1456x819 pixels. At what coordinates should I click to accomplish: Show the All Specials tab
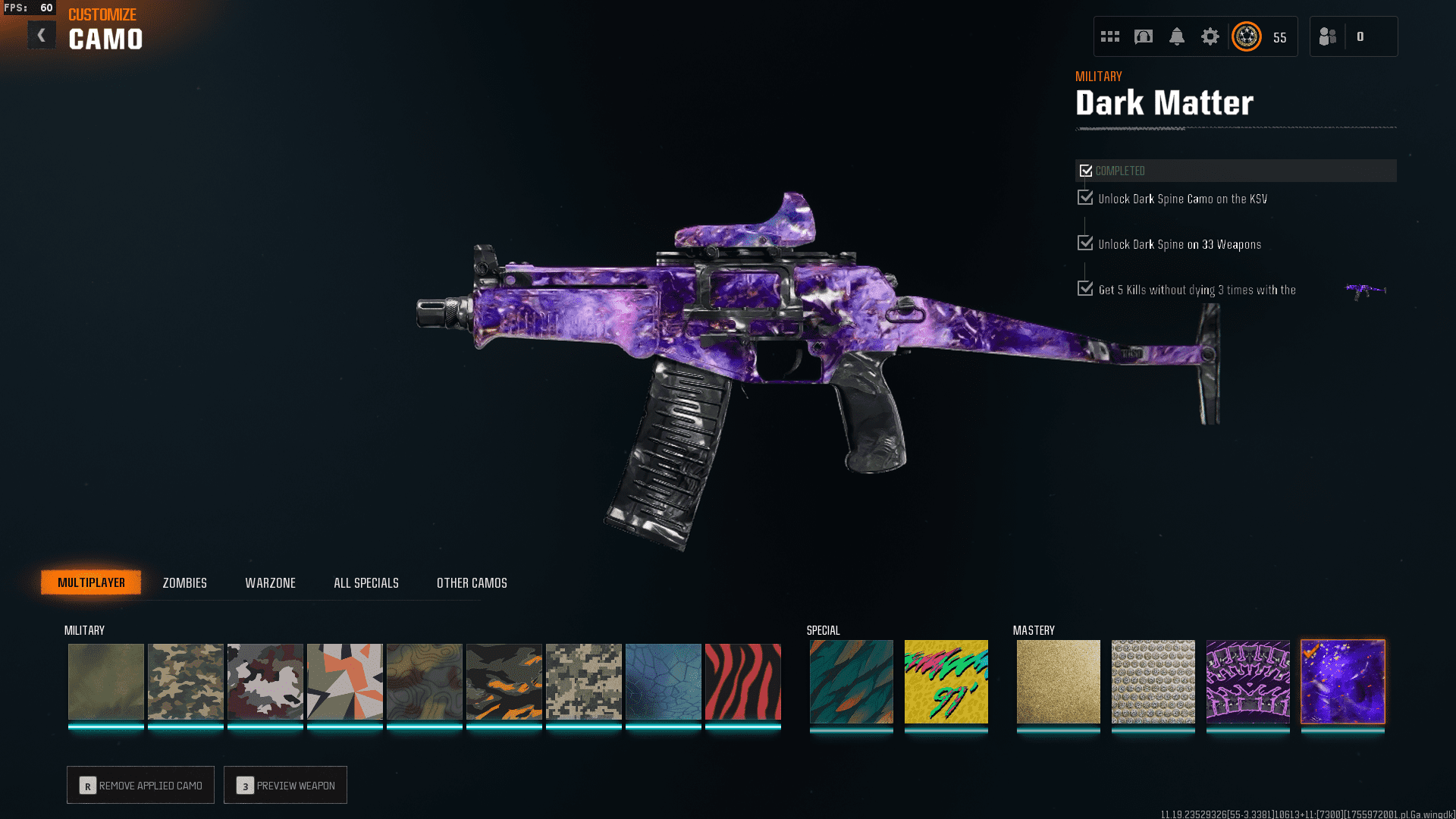(366, 582)
